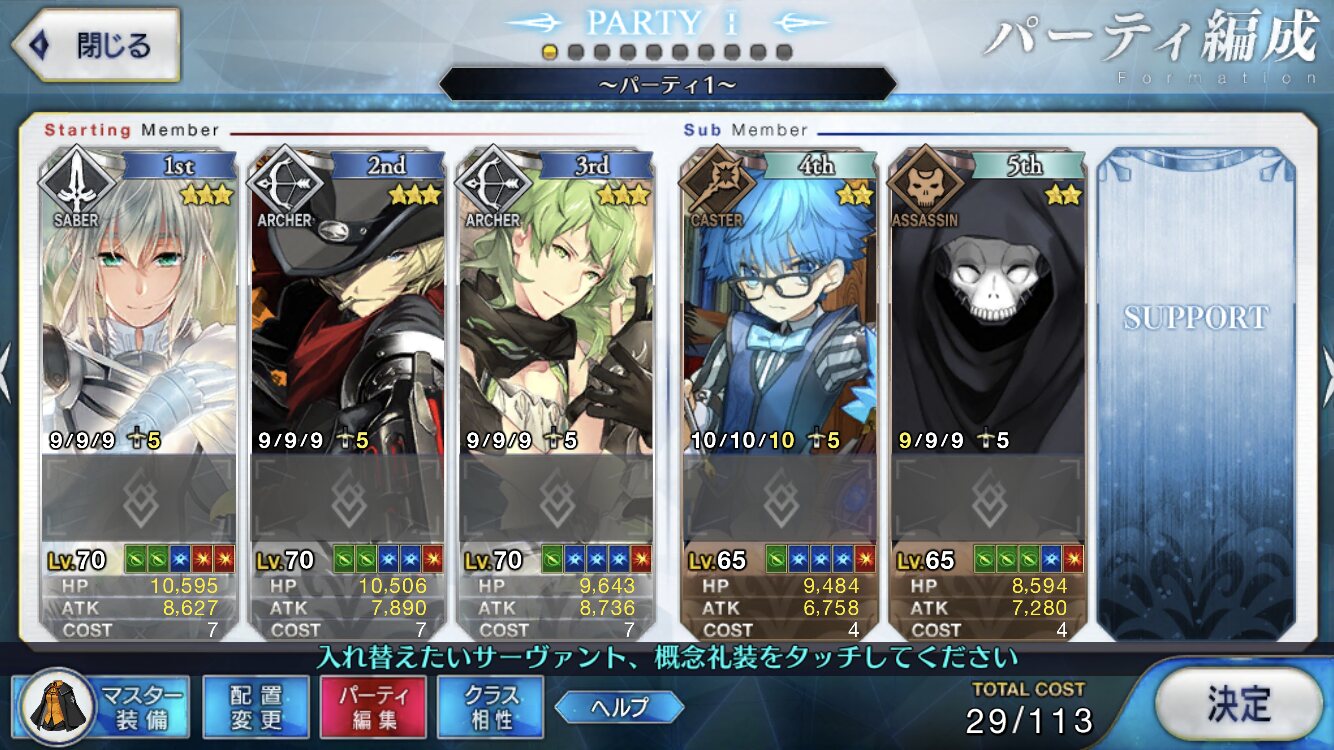
Task: Go to previous party with left arrow
Action: tap(6, 362)
